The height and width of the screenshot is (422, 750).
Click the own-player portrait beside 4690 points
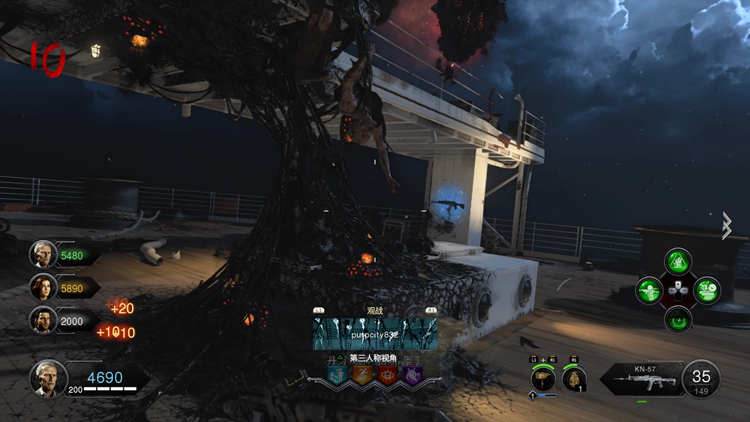[x=48, y=377]
